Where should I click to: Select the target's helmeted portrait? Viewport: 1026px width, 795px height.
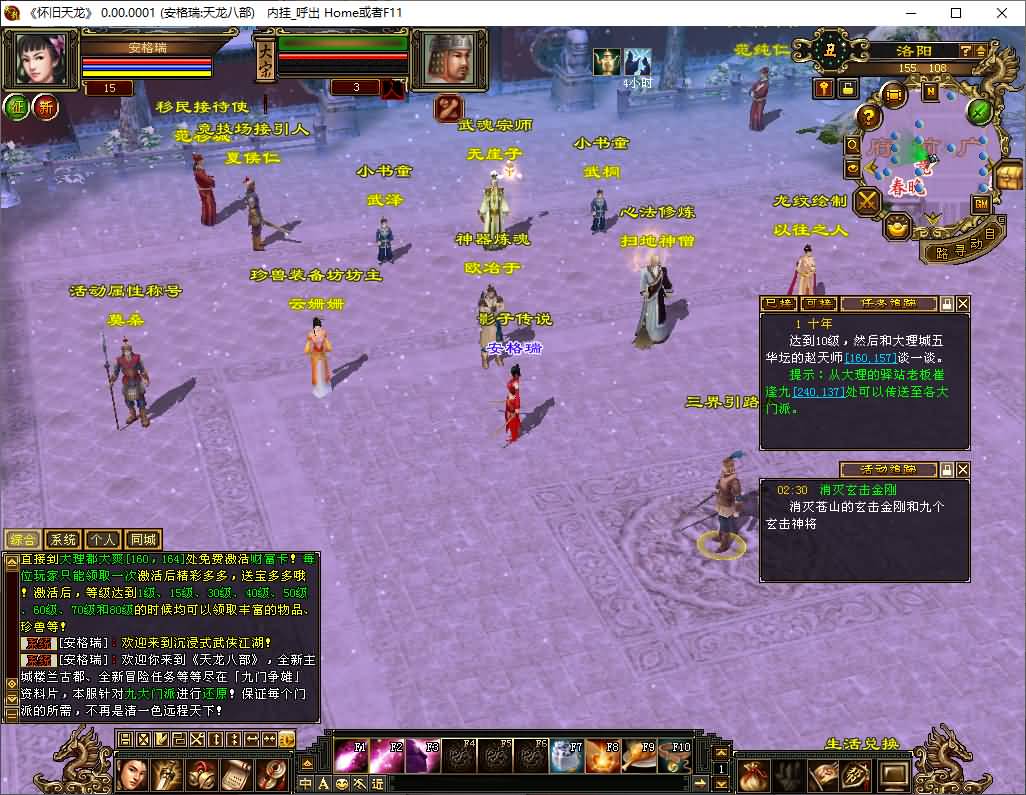448,59
